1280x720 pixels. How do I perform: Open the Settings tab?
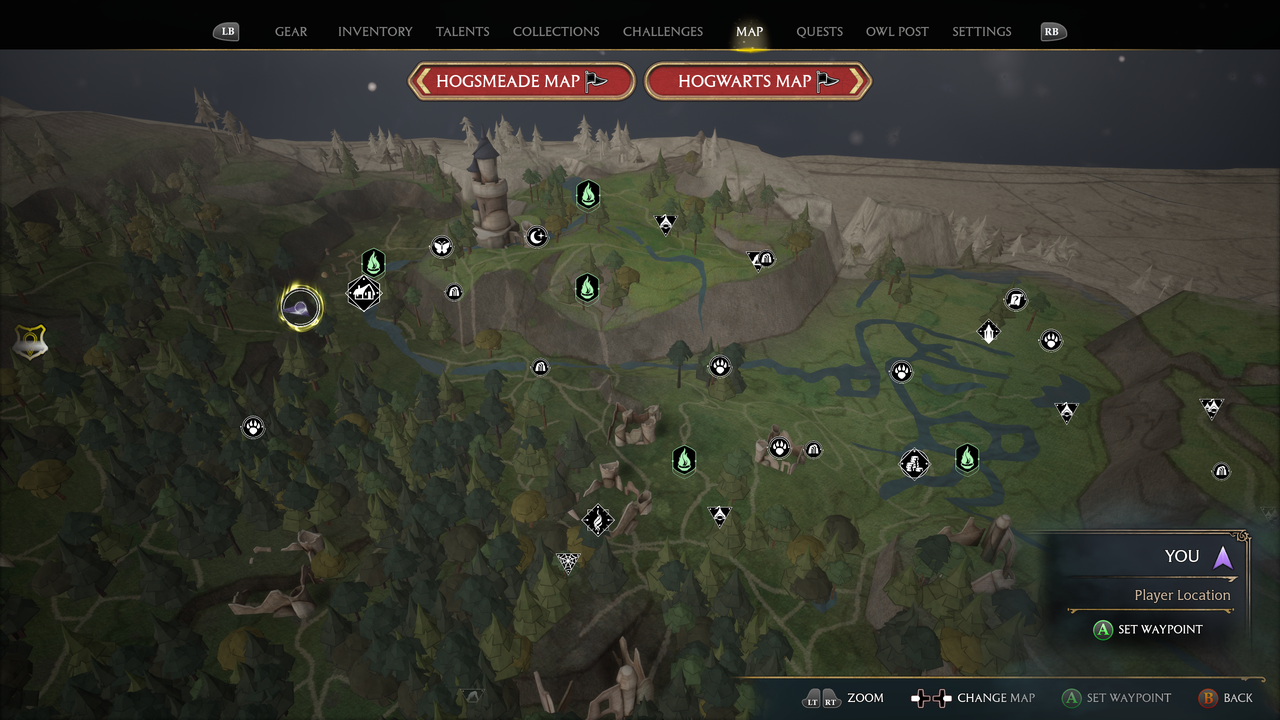pyautogui.click(x=981, y=32)
